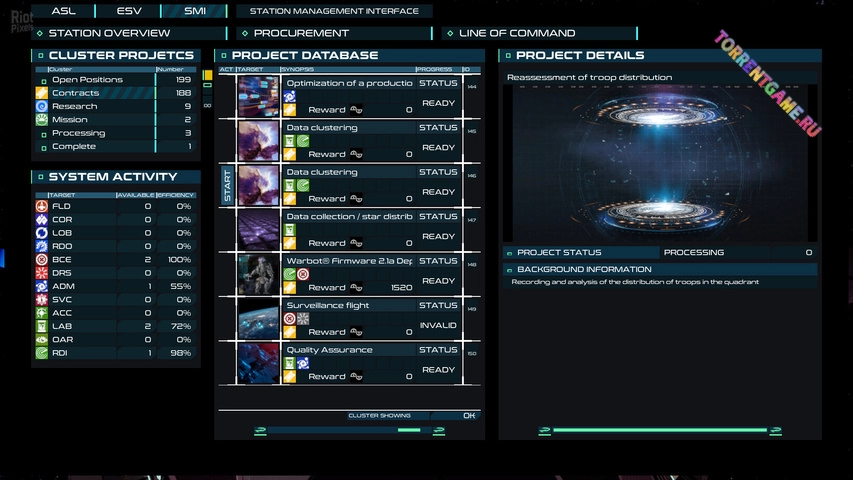This screenshot has height=480, width=853.
Task: Confirm cluster showing with OK
Action: tap(469, 415)
